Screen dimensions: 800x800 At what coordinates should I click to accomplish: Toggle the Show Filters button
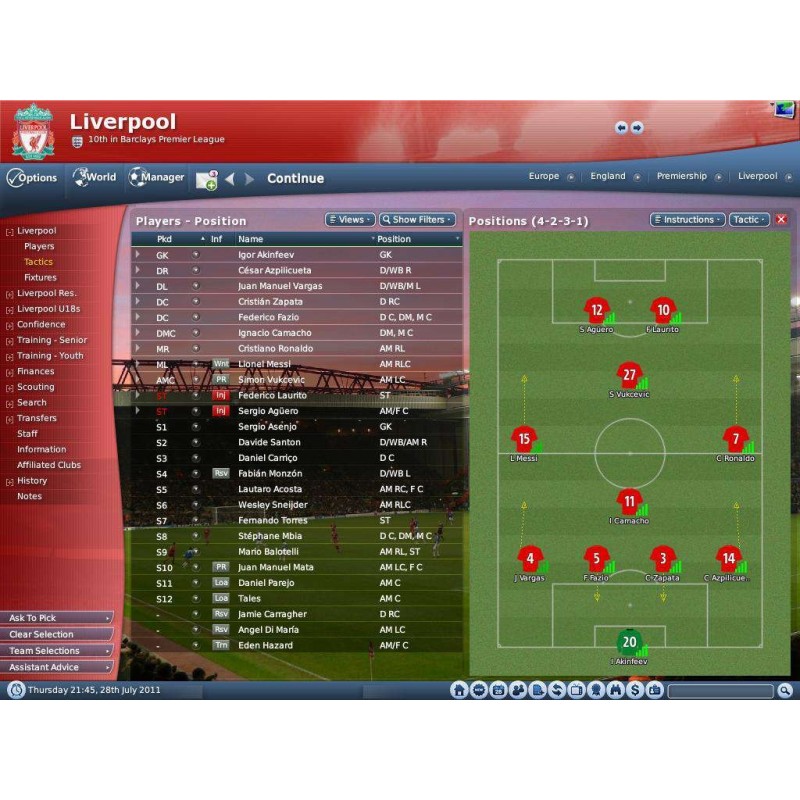pyautogui.click(x=417, y=220)
